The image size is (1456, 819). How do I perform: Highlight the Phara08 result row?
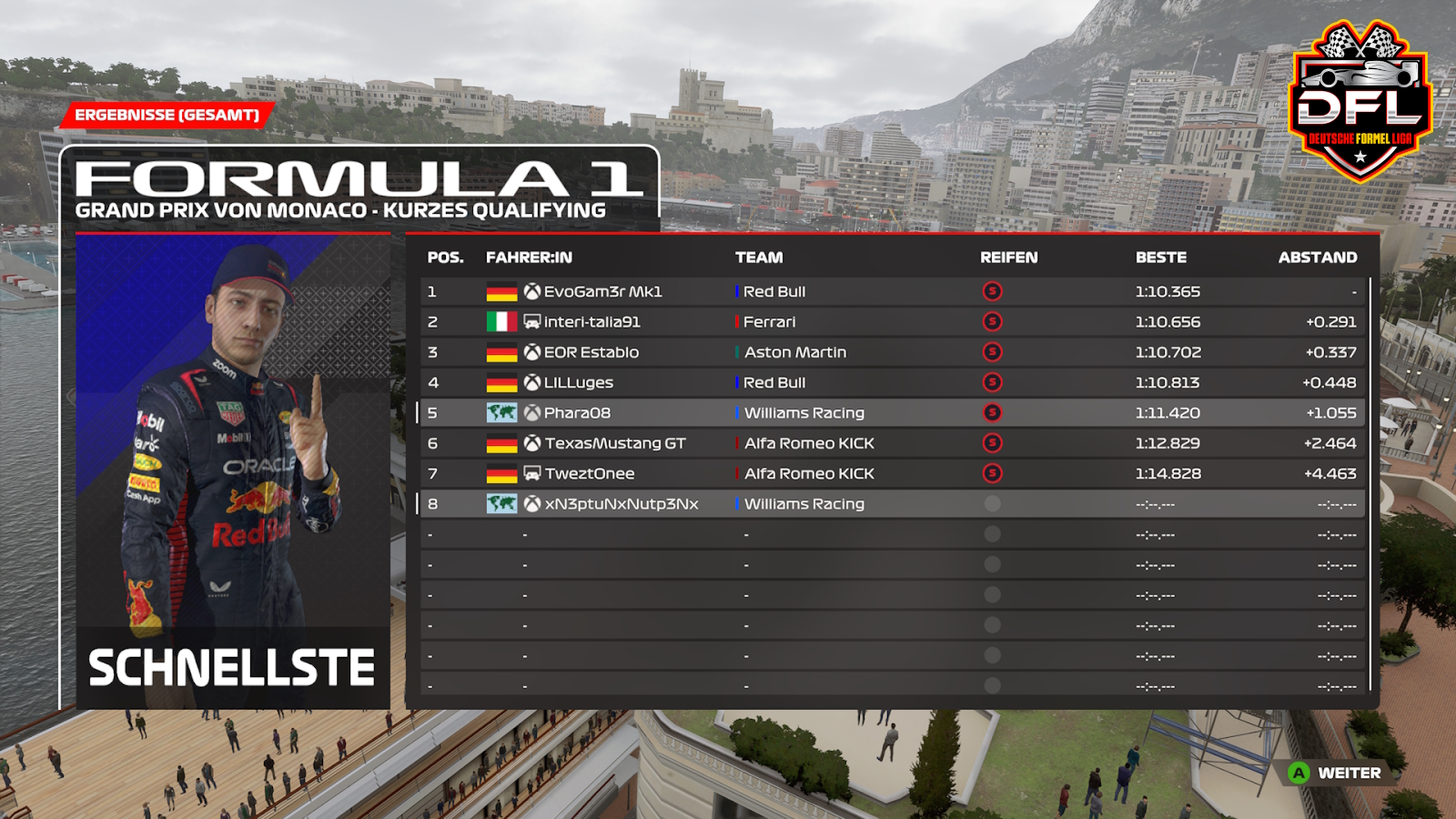point(577,413)
